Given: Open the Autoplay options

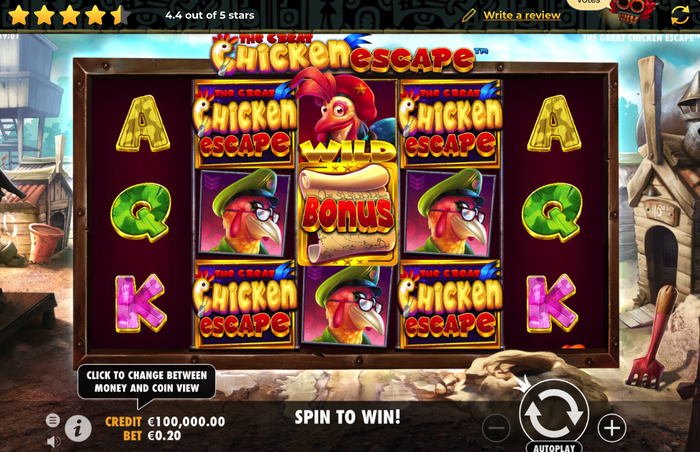Looking at the screenshot, I should click(x=554, y=445).
